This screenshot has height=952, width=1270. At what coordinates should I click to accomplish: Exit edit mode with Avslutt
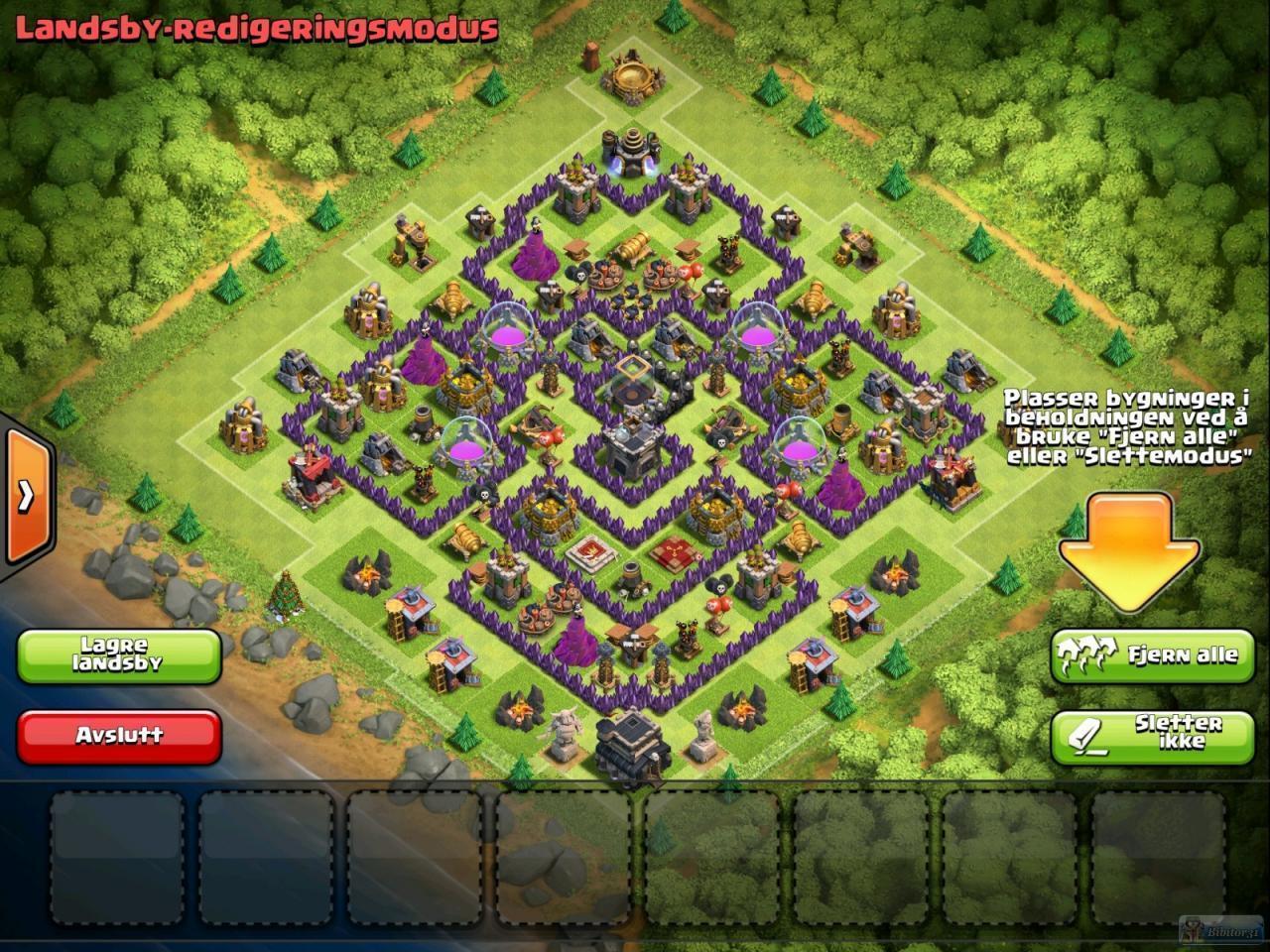coord(119,736)
